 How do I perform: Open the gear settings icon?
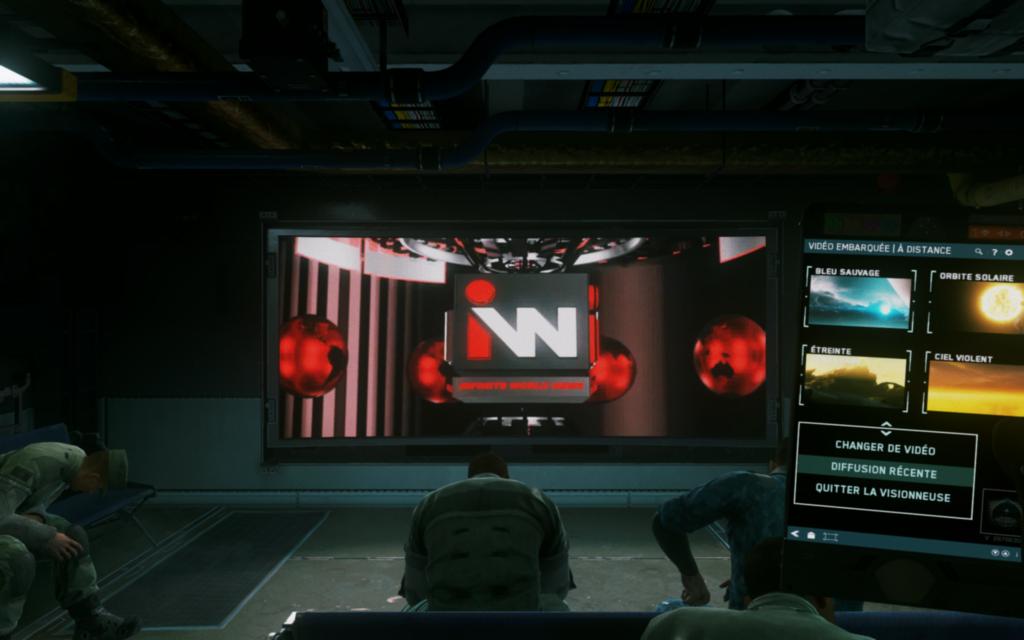[1009, 252]
